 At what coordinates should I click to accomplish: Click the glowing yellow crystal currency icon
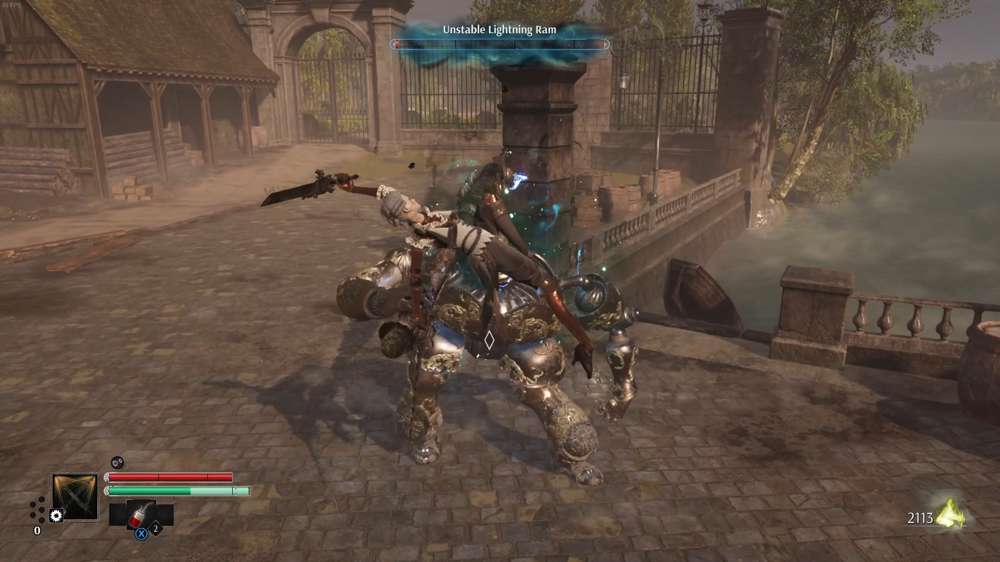950,514
